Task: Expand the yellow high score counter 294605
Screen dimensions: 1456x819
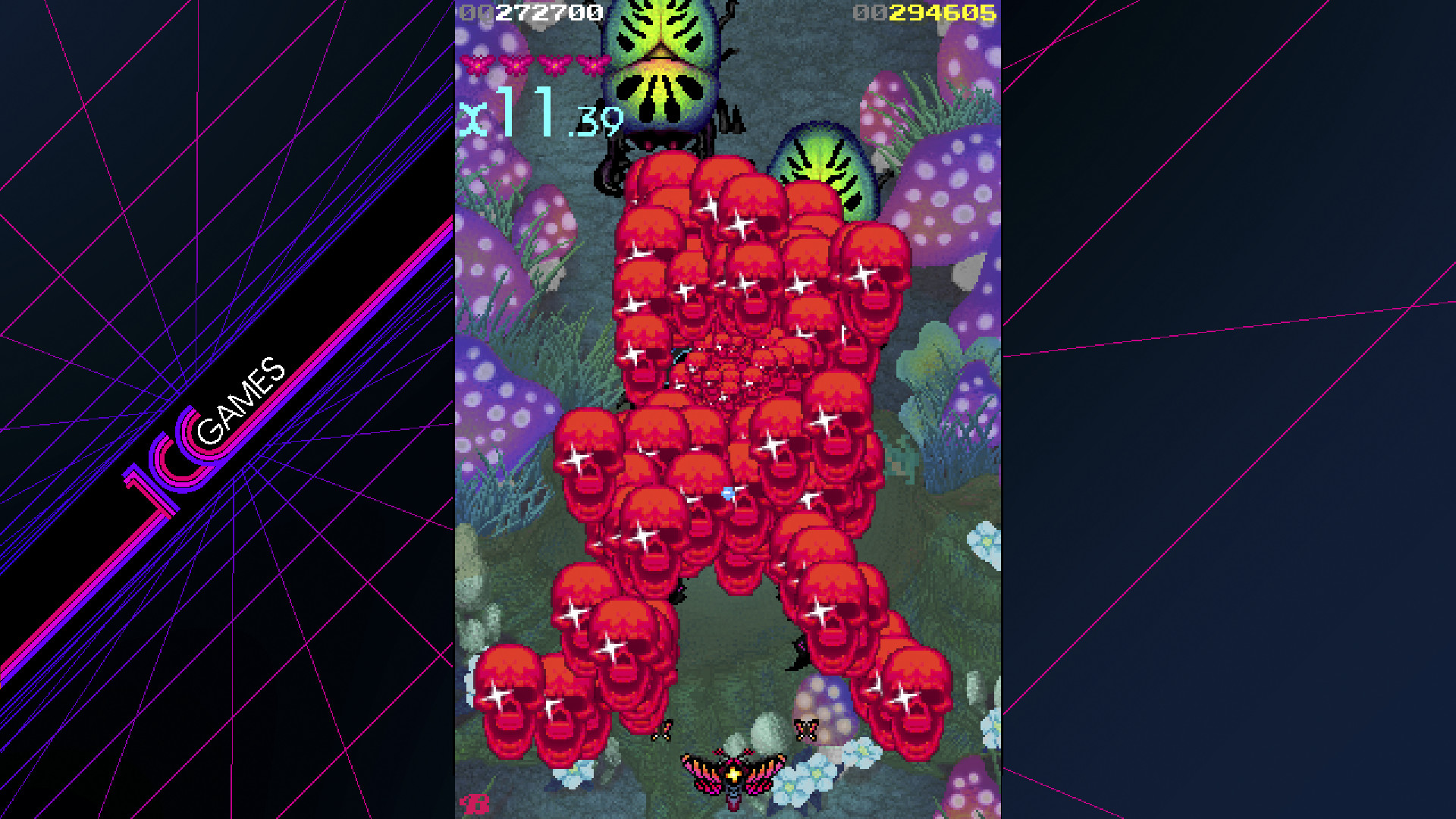Action: click(x=945, y=11)
